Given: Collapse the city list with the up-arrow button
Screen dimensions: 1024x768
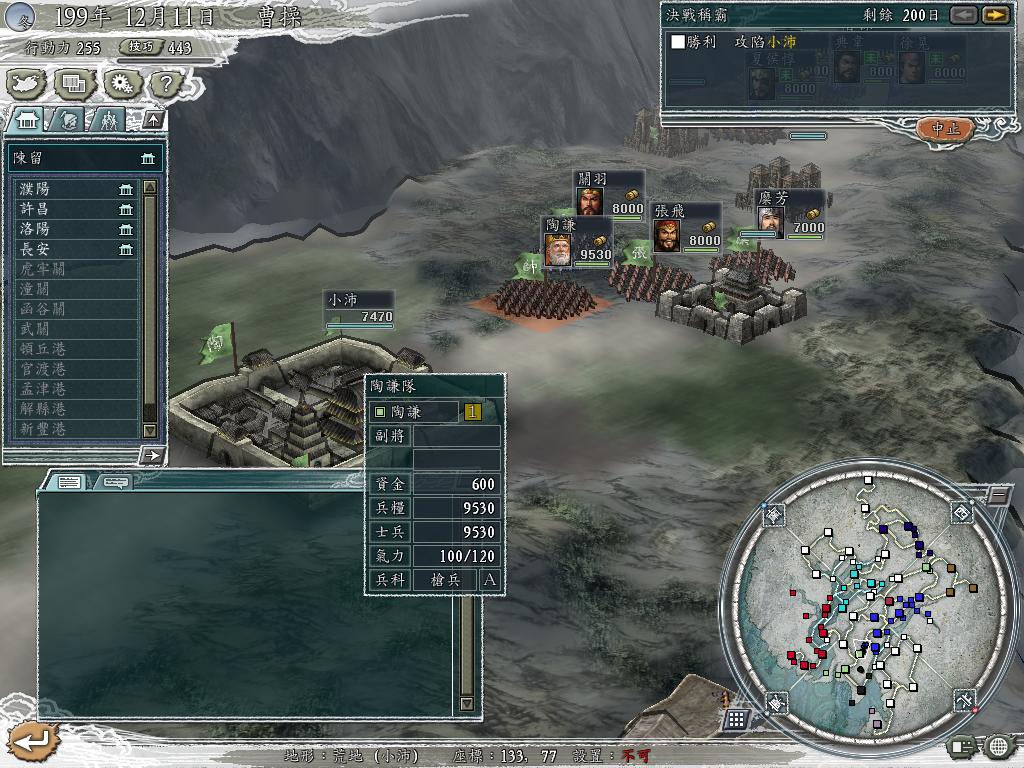Looking at the screenshot, I should [153, 120].
